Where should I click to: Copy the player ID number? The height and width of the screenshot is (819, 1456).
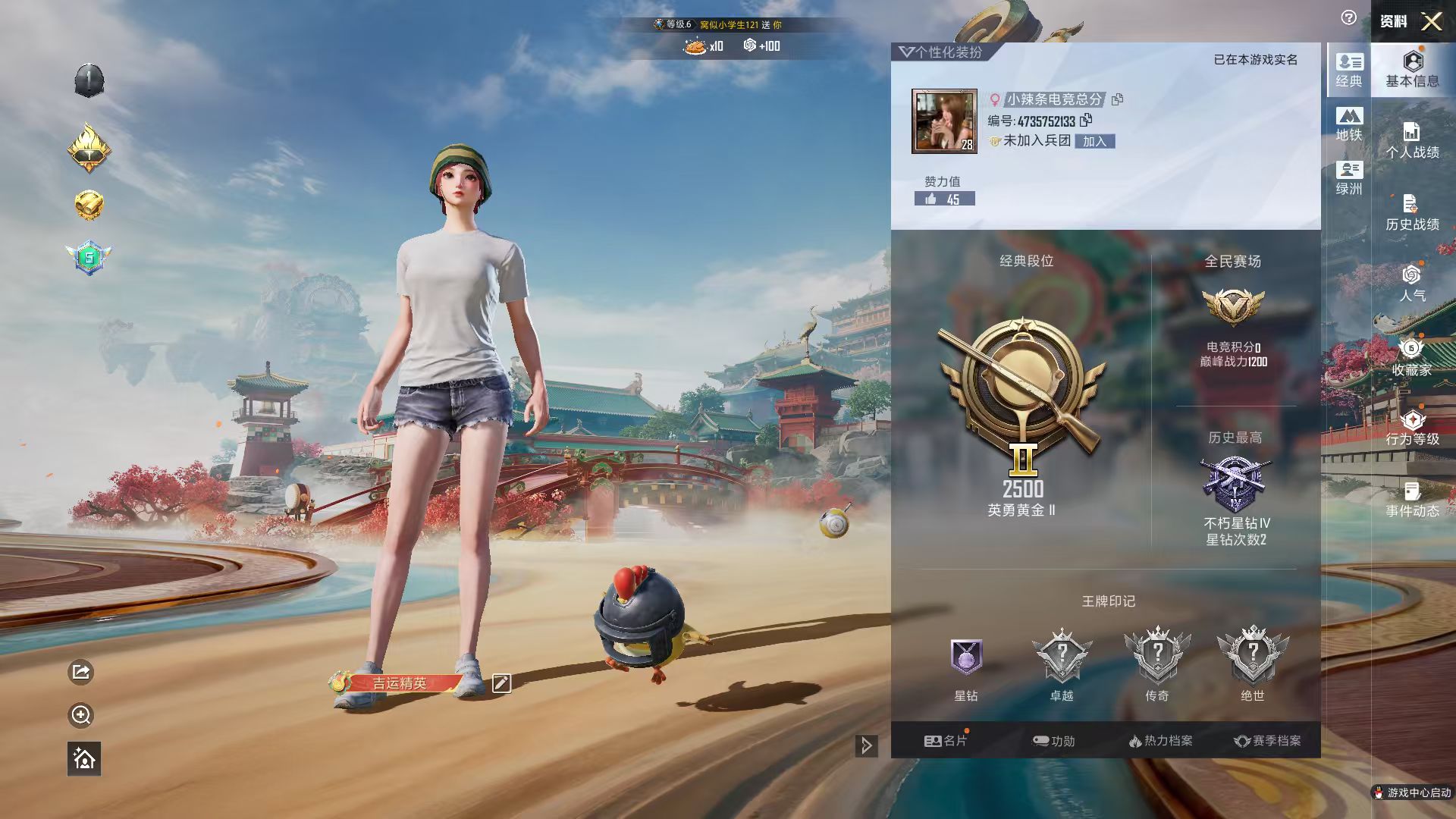[1087, 120]
